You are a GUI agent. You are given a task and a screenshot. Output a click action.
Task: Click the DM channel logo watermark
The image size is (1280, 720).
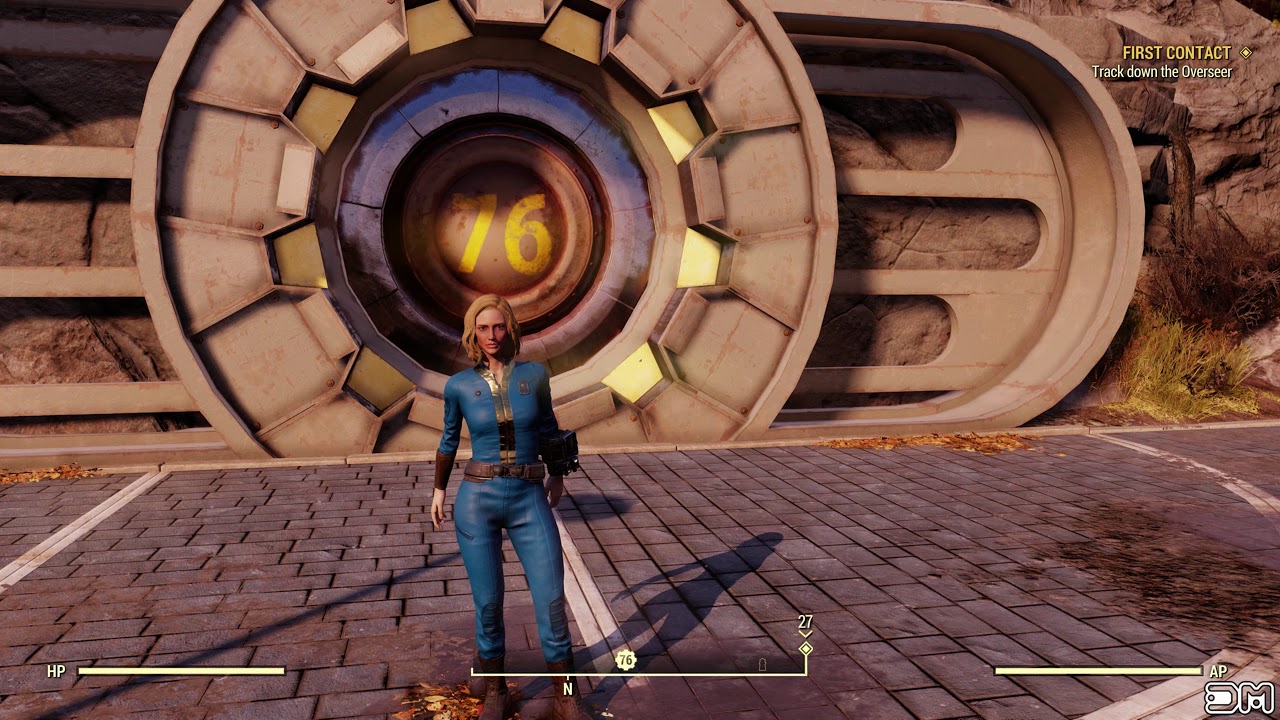point(1239,696)
